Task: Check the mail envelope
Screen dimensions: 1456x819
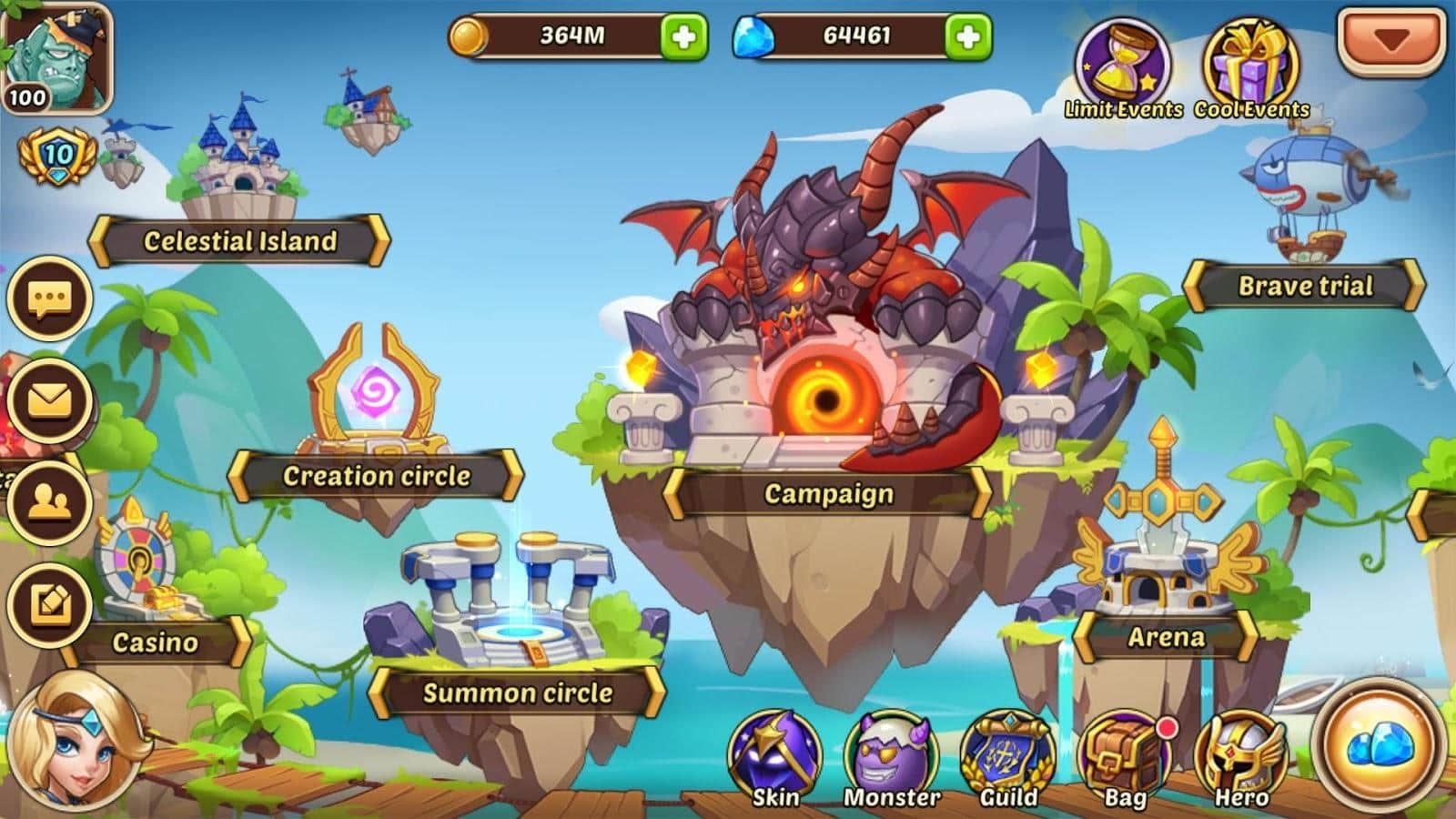Action: [50, 400]
